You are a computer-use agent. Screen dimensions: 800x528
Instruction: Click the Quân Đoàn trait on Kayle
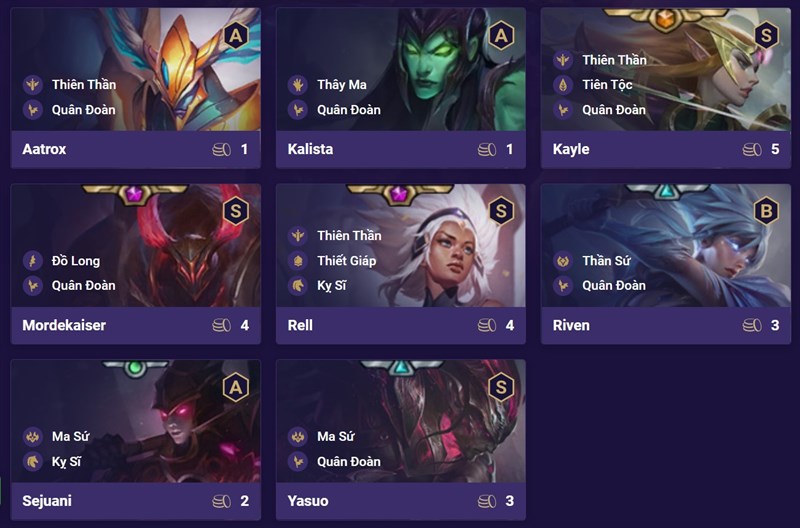[x=613, y=110]
